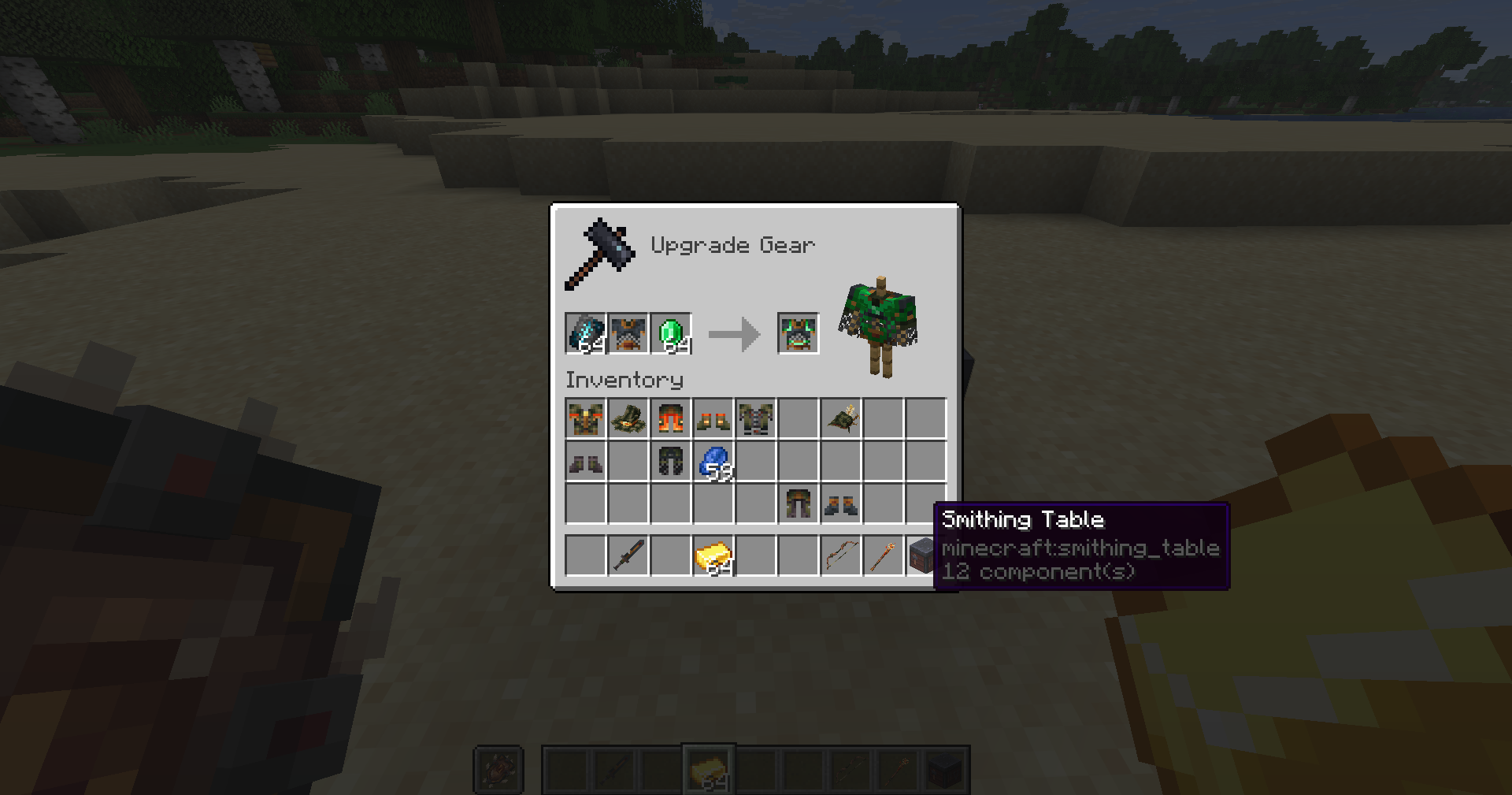Grab the camouflage boots in the second row
Screen dimensions: 1512x795
click(x=585, y=462)
